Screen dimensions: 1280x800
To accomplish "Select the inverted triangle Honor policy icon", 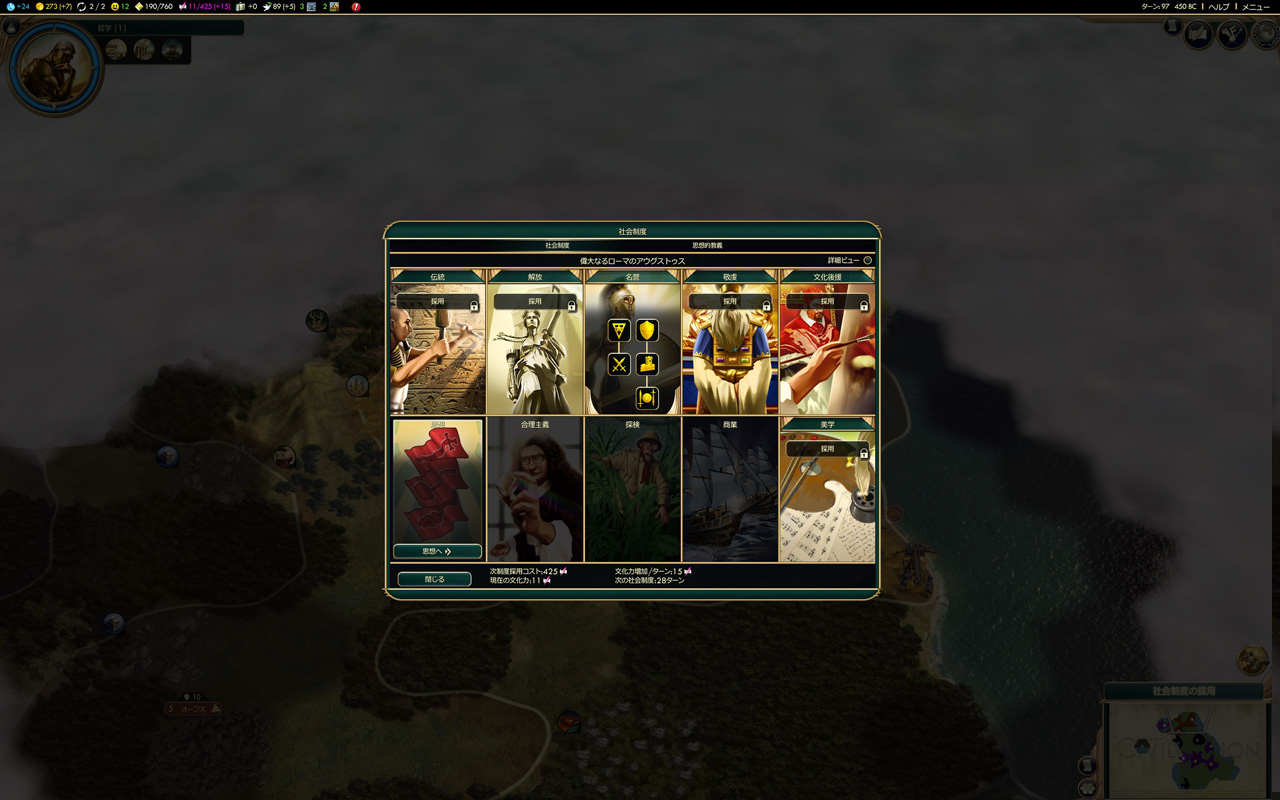I will 619,330.
